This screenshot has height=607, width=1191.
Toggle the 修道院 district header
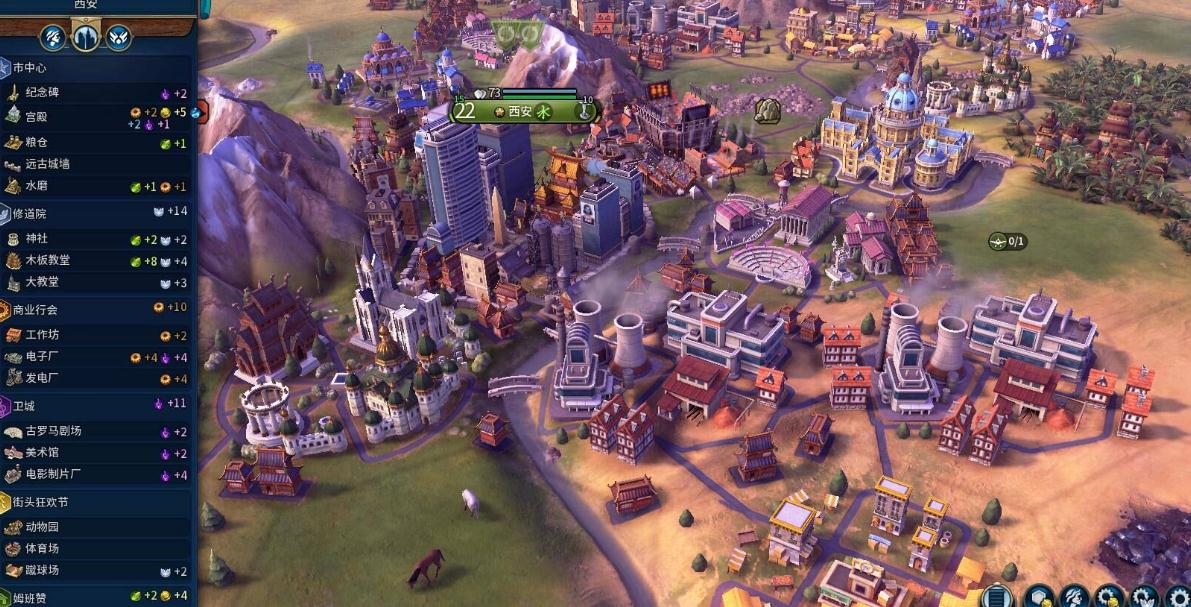(30, 213)
